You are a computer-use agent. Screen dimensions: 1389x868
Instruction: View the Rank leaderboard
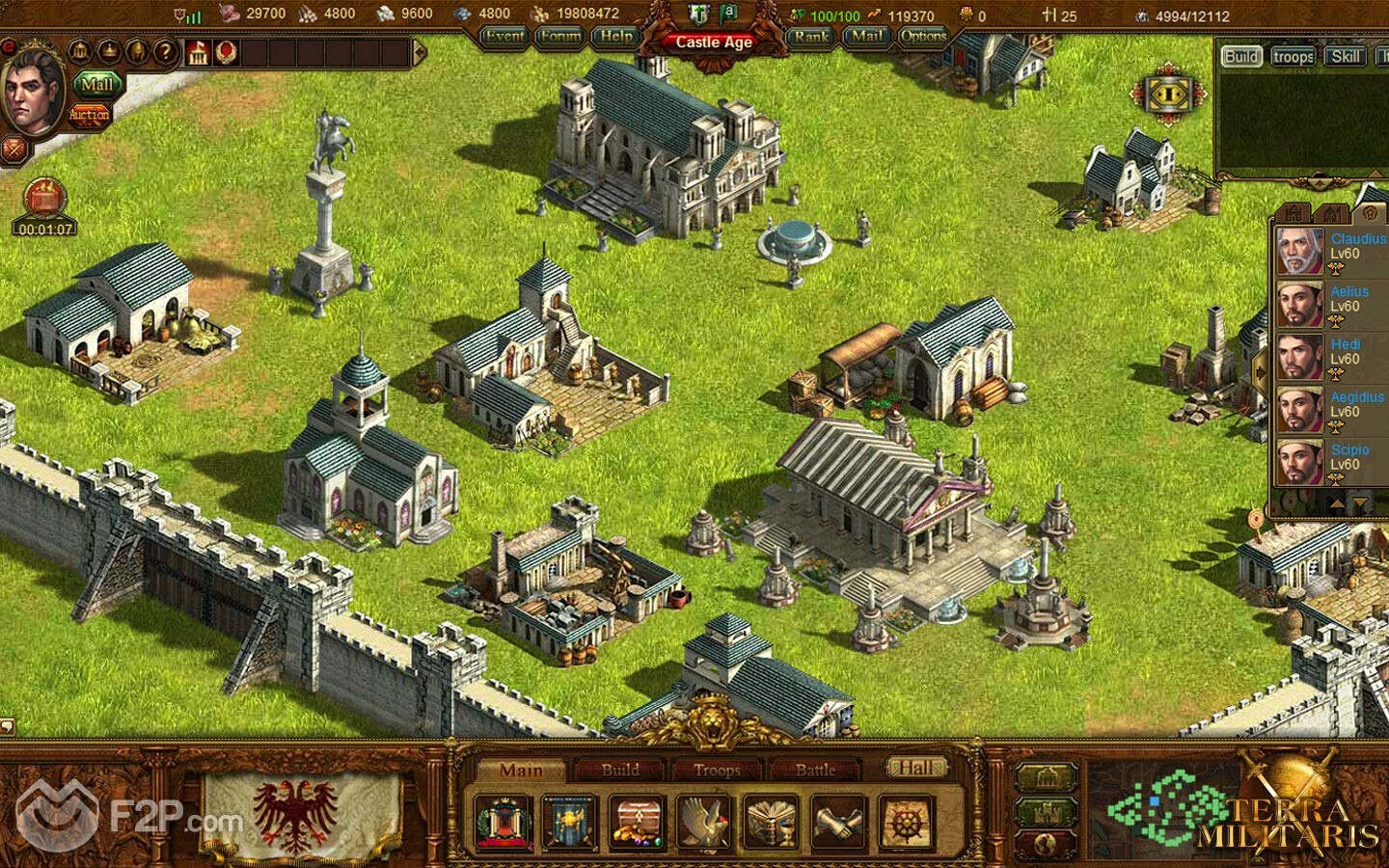pyautogui.click(x=811, y=37)
